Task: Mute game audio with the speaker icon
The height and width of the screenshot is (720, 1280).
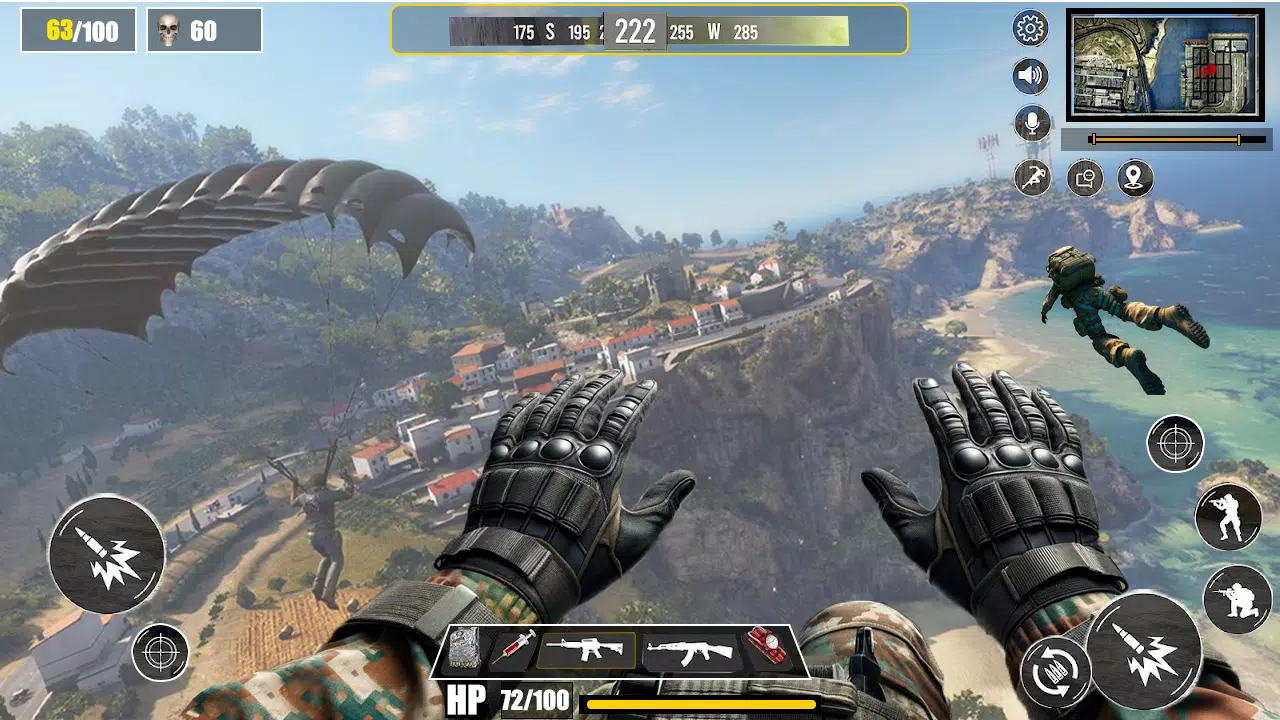Action: pyautogui.click(x=1030, y=77)
